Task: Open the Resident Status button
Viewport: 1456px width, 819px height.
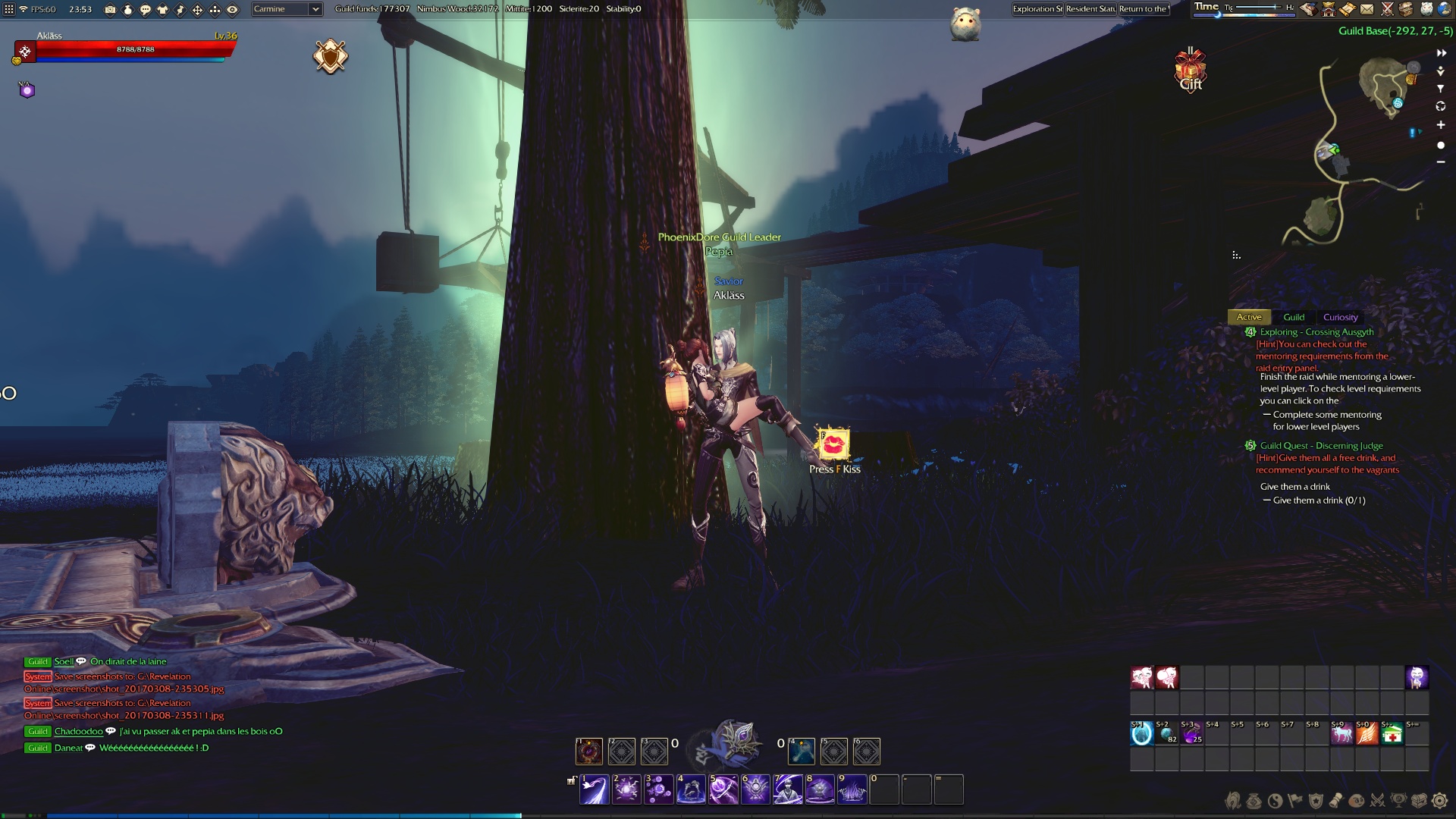Action: [x=1090, y=9]
